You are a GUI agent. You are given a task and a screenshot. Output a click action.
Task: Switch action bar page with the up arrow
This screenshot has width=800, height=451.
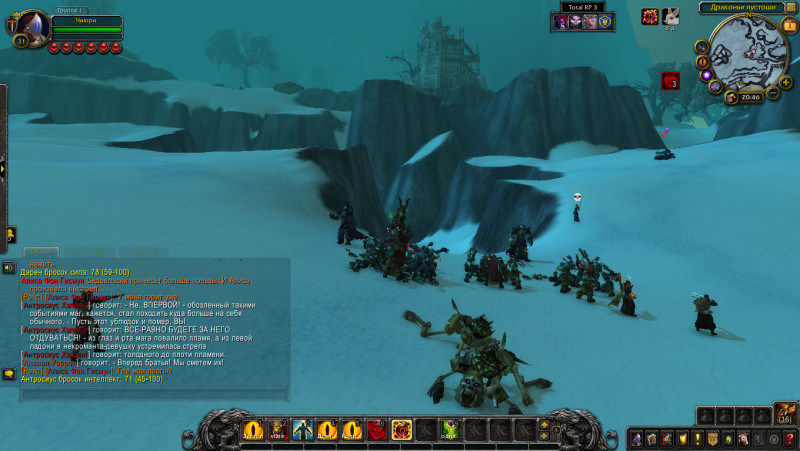point(544,425)
